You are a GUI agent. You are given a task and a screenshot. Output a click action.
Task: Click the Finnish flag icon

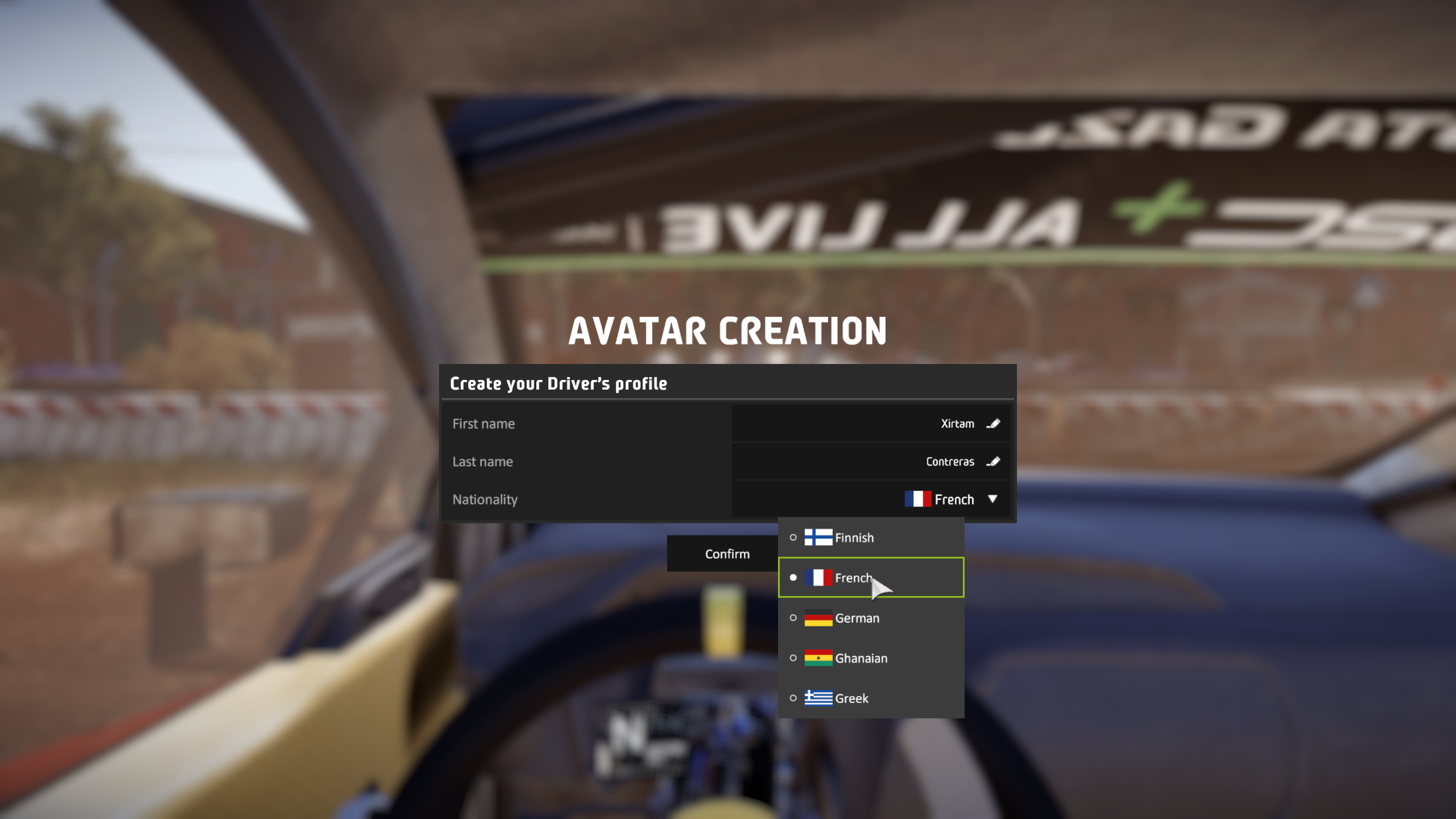click(817, 537)
